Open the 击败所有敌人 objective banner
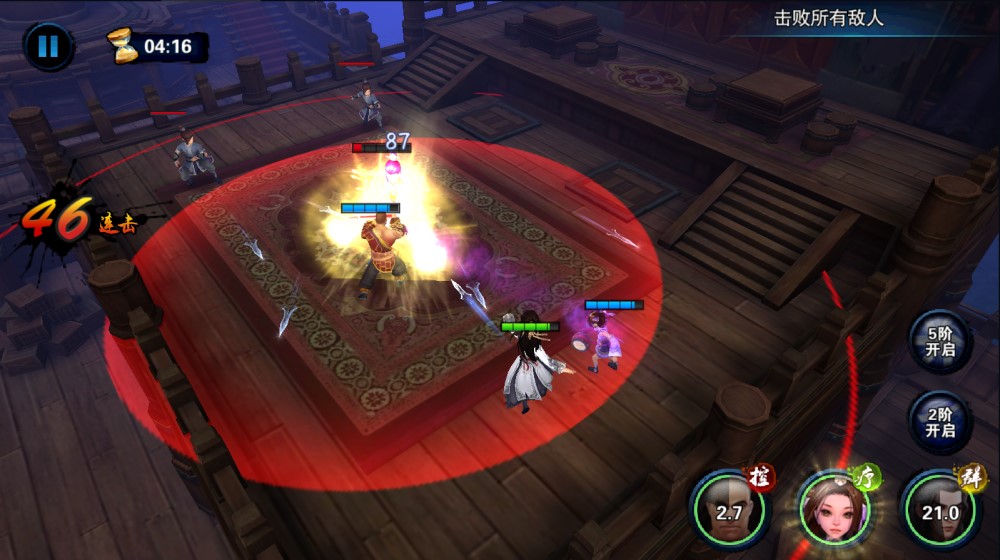 click(829, 18)
